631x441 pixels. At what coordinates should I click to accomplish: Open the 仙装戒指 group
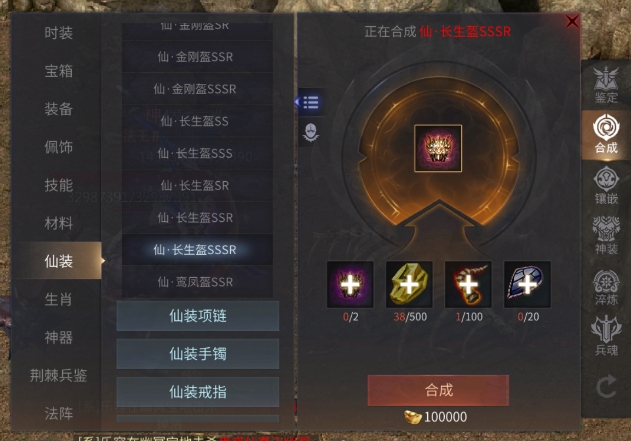coord(197,391)
